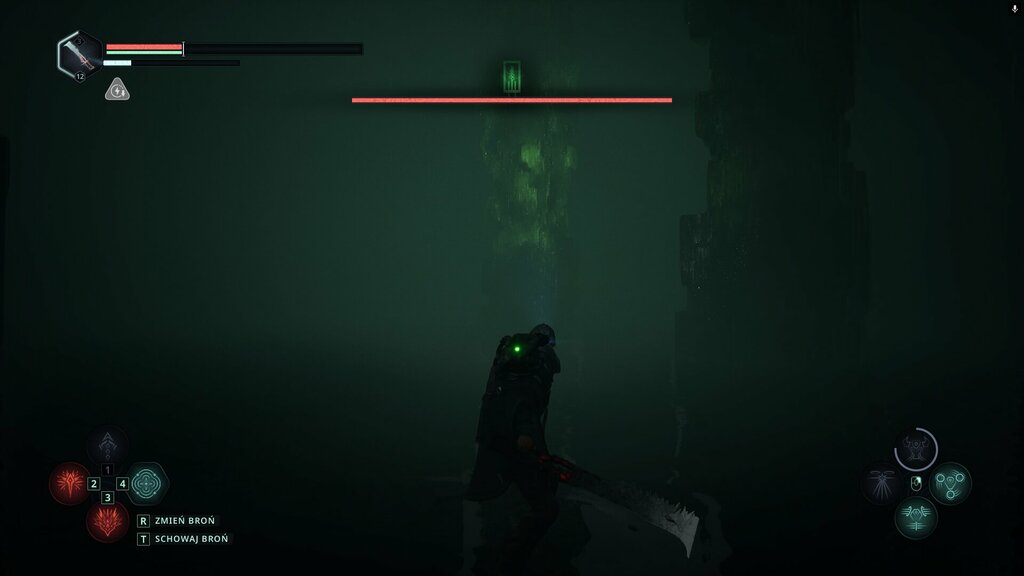Activate the teal circular sigil in slot 4
Image resolution: width=1024 pixels, height=576 pixels.
[x=147, y=484]
